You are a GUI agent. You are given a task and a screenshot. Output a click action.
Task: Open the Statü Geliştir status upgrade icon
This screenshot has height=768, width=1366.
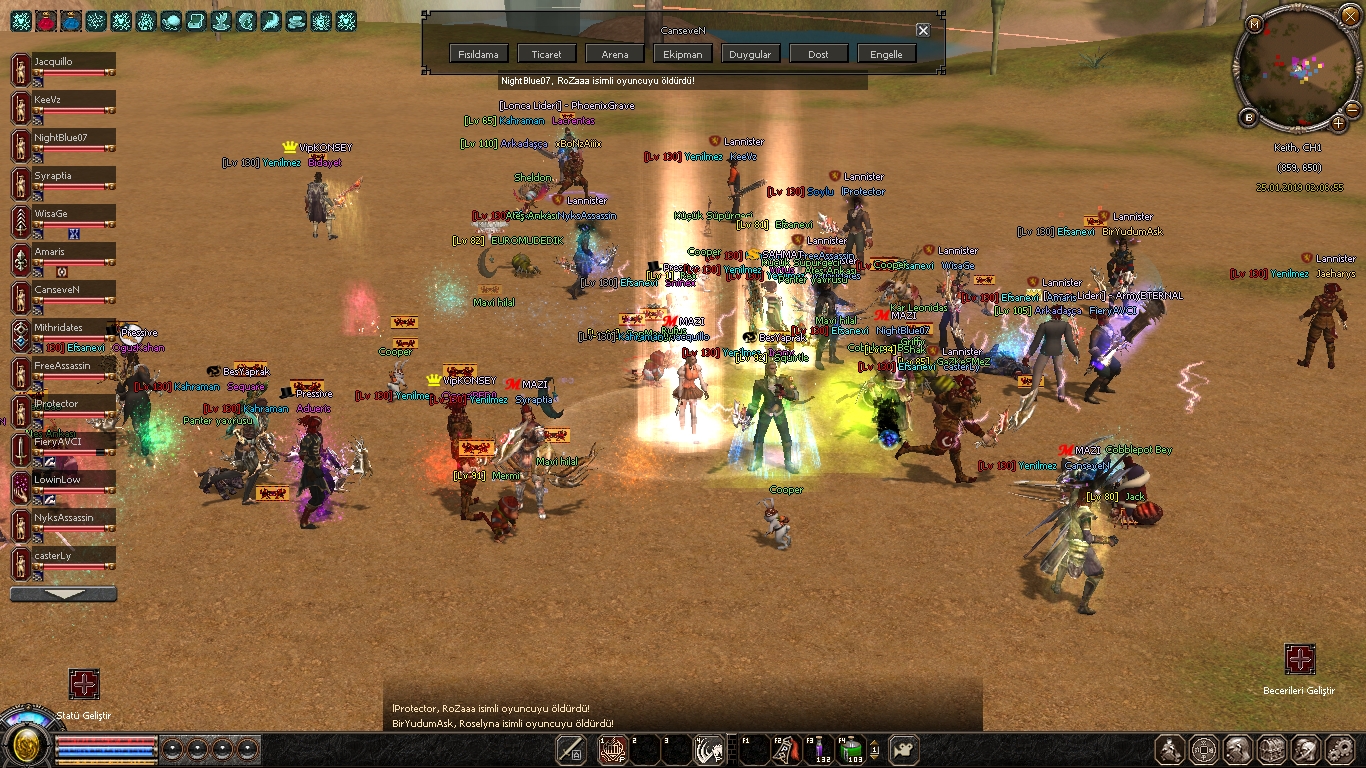click(x=84, y=684)
